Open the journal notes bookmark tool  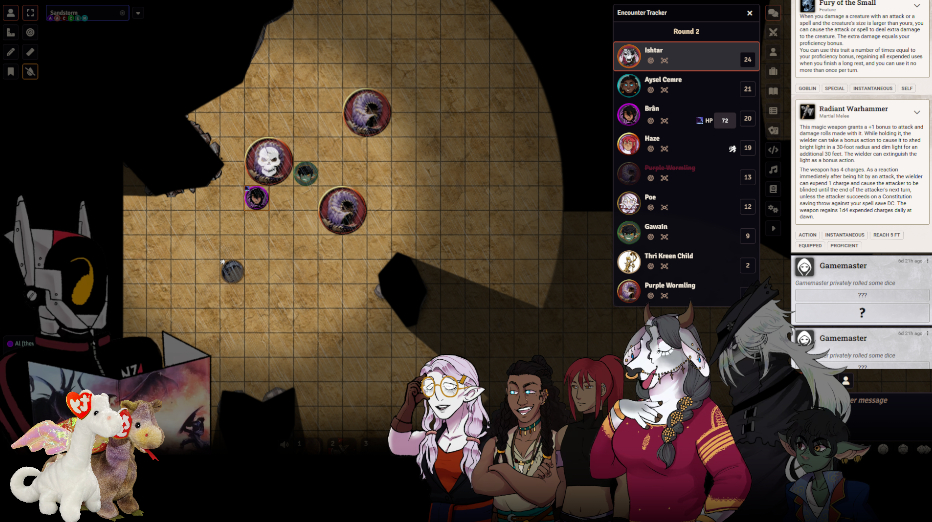click(11, 71)
